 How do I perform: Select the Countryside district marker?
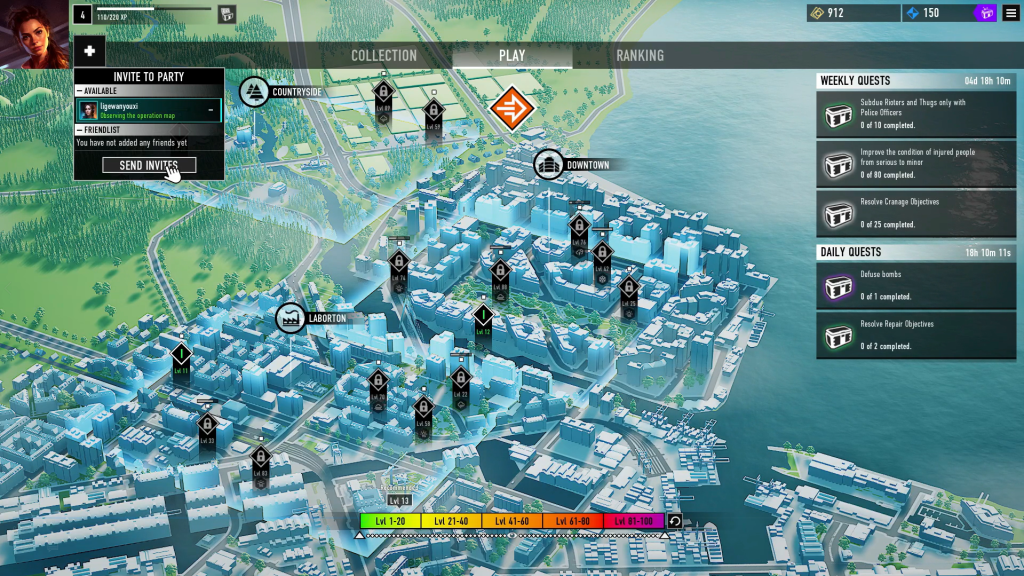[254, 92]
